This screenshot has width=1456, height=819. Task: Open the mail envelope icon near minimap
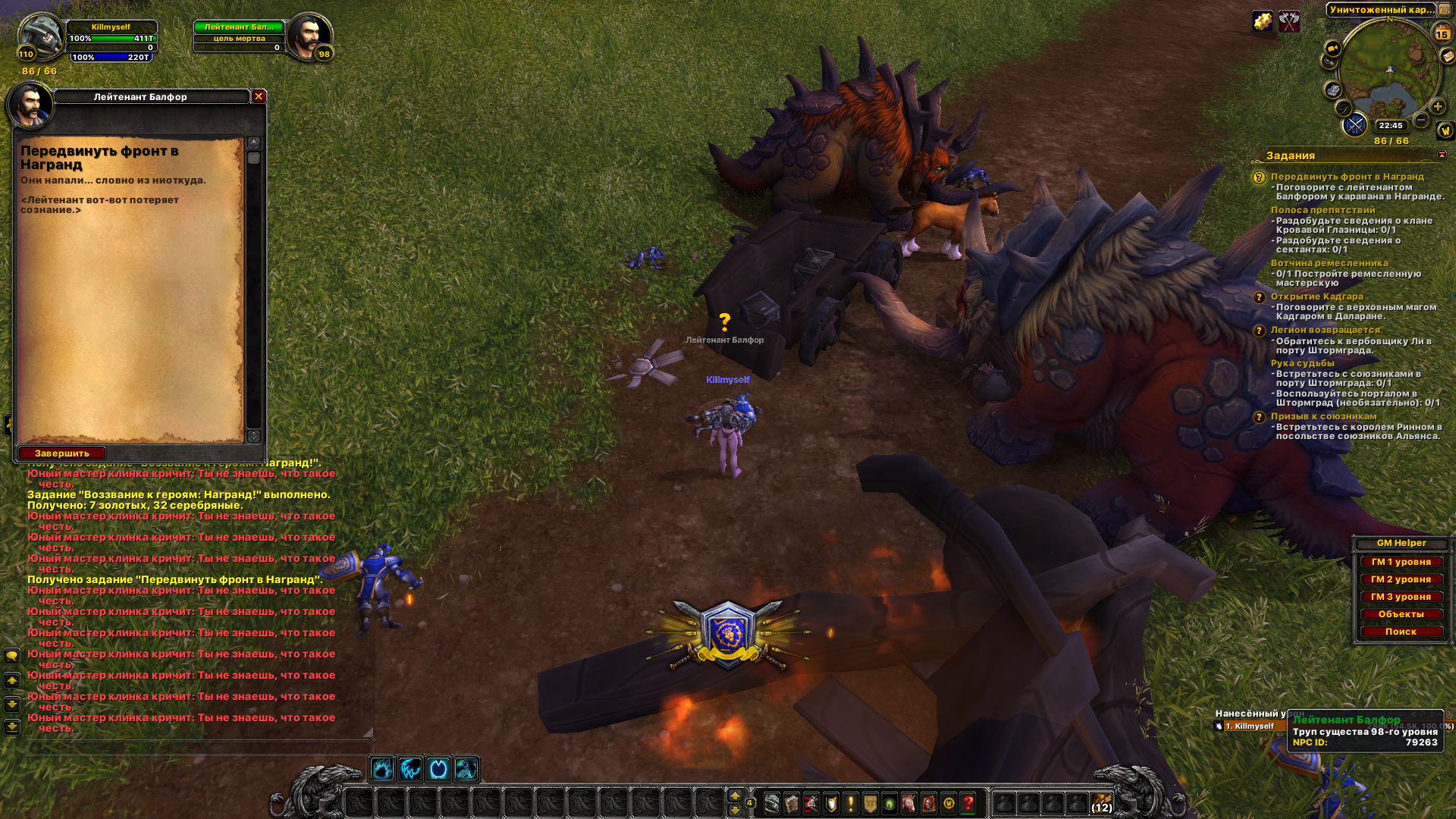[x=1448, y=55]
